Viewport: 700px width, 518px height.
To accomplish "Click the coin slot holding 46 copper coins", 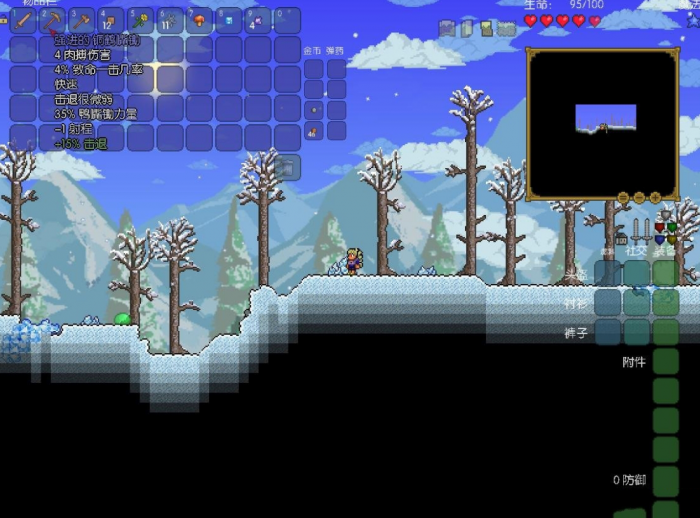I will [x=314, y=129].
